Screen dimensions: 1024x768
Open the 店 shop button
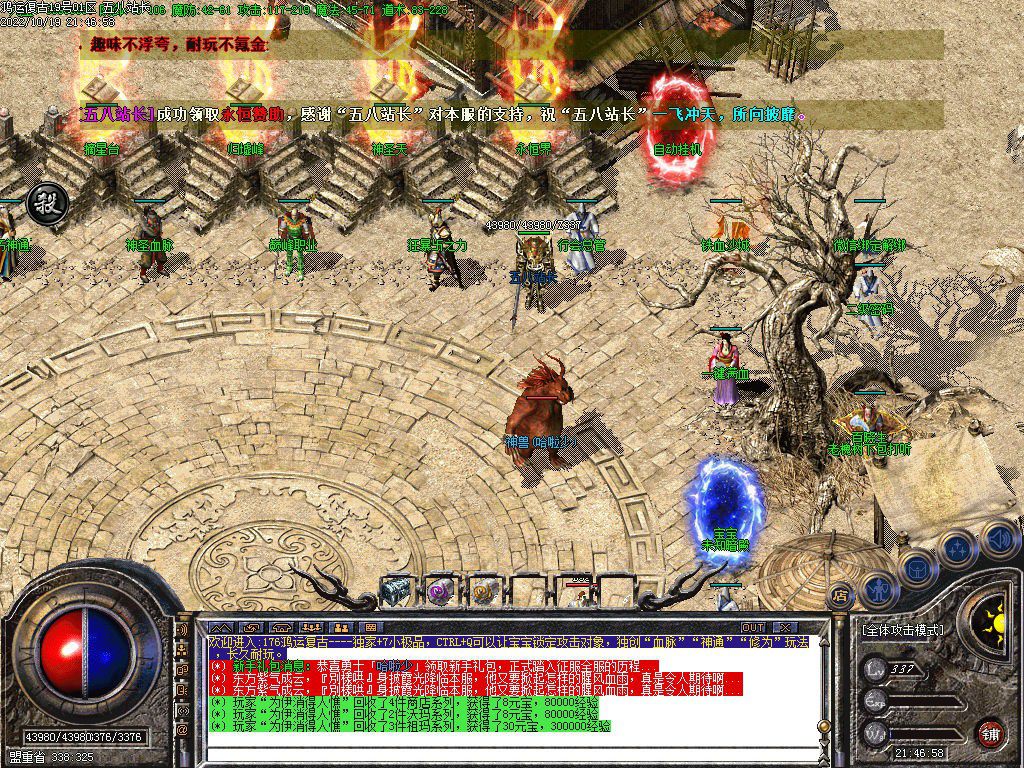tap(840, 594)
